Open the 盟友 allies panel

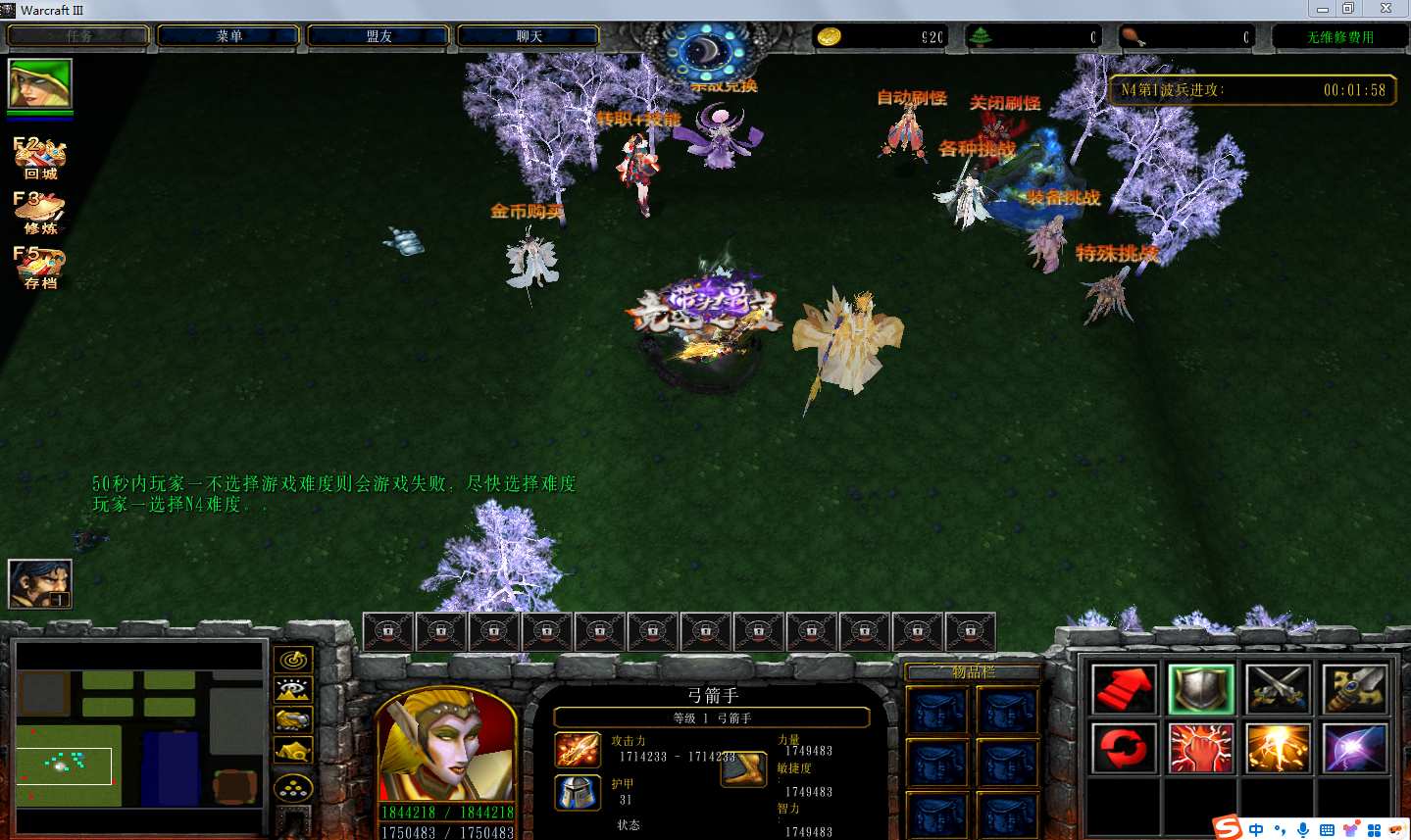378,36
